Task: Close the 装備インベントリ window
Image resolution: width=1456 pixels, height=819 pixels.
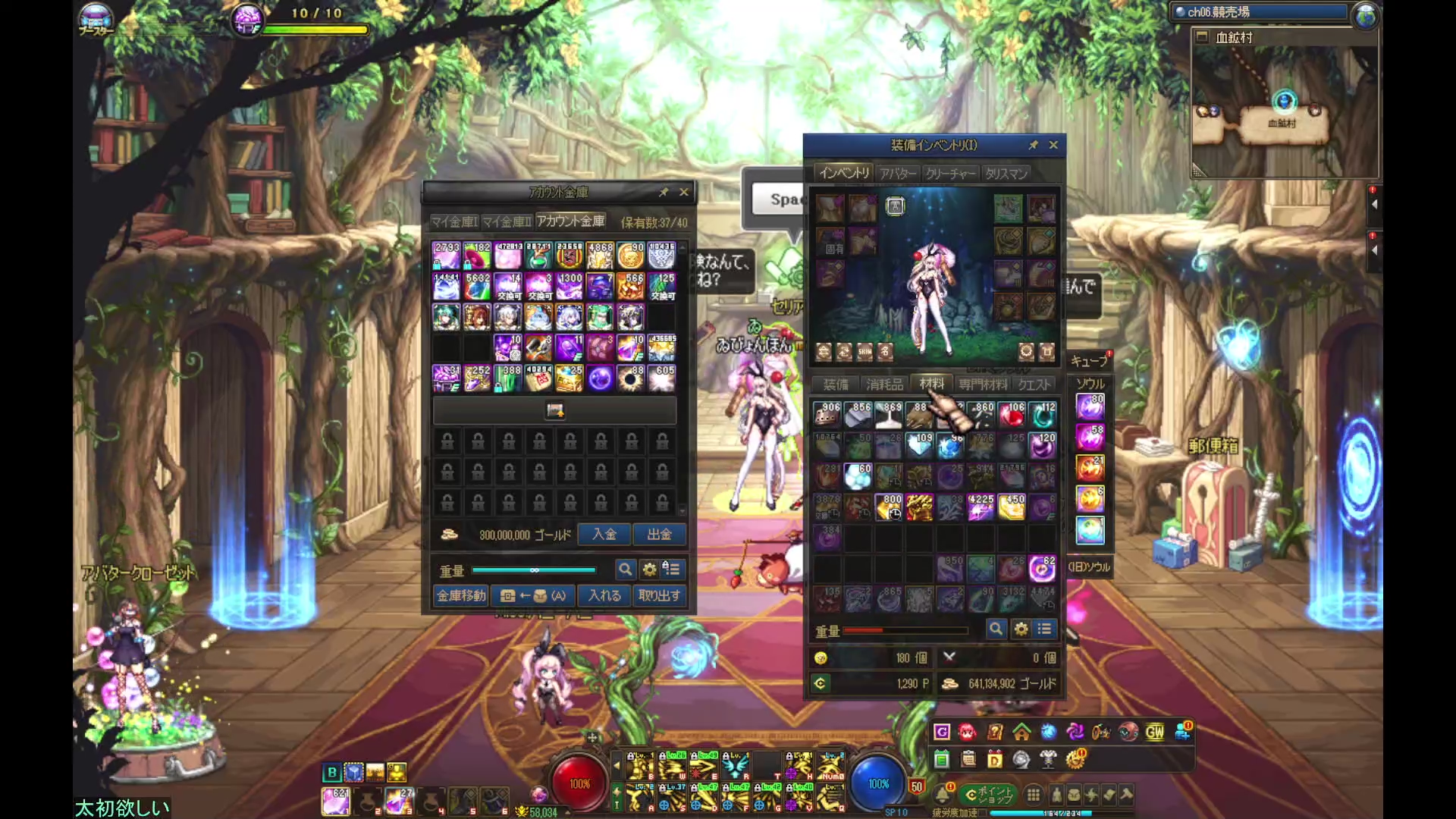Action: [x=1053, y=145]
